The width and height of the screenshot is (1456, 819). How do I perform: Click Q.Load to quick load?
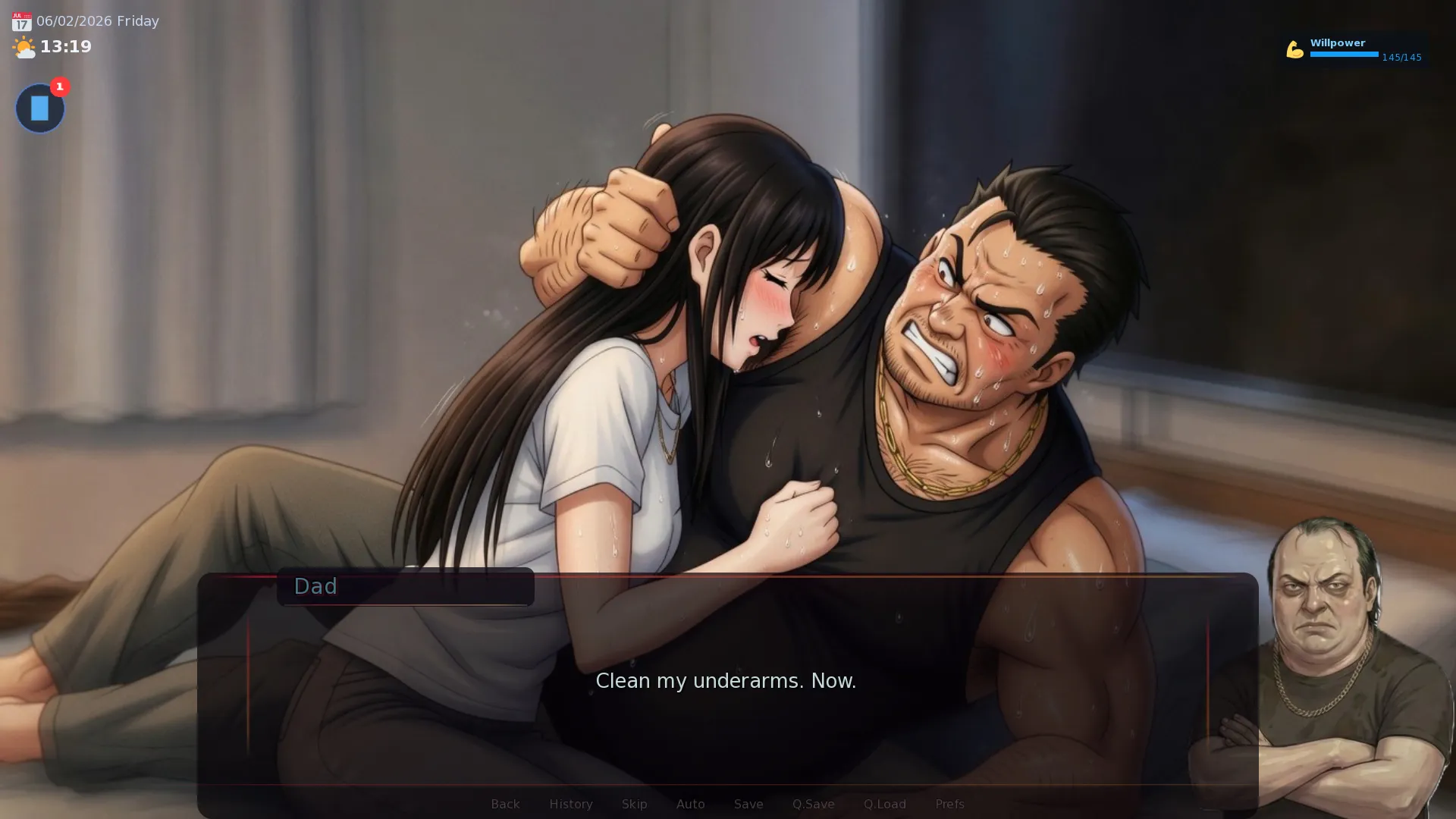click(x=884, y=804)
